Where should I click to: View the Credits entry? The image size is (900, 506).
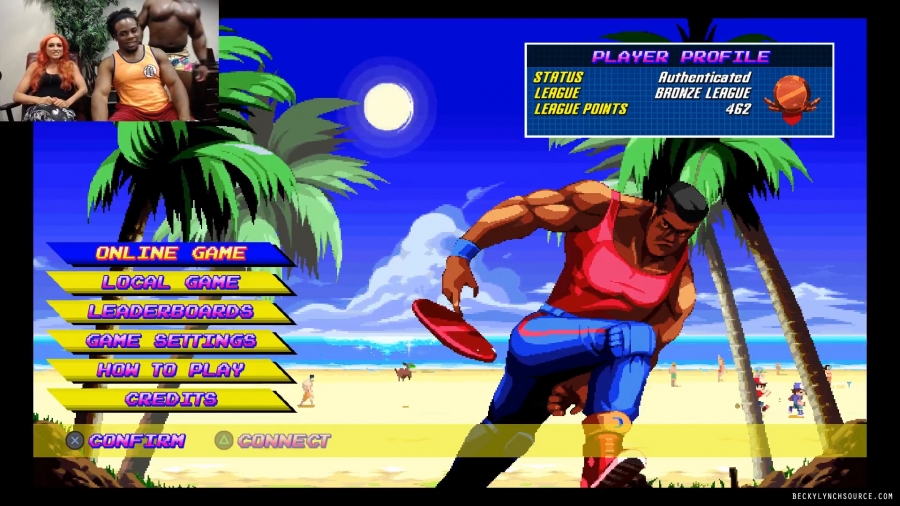click(x=170, y=399)
